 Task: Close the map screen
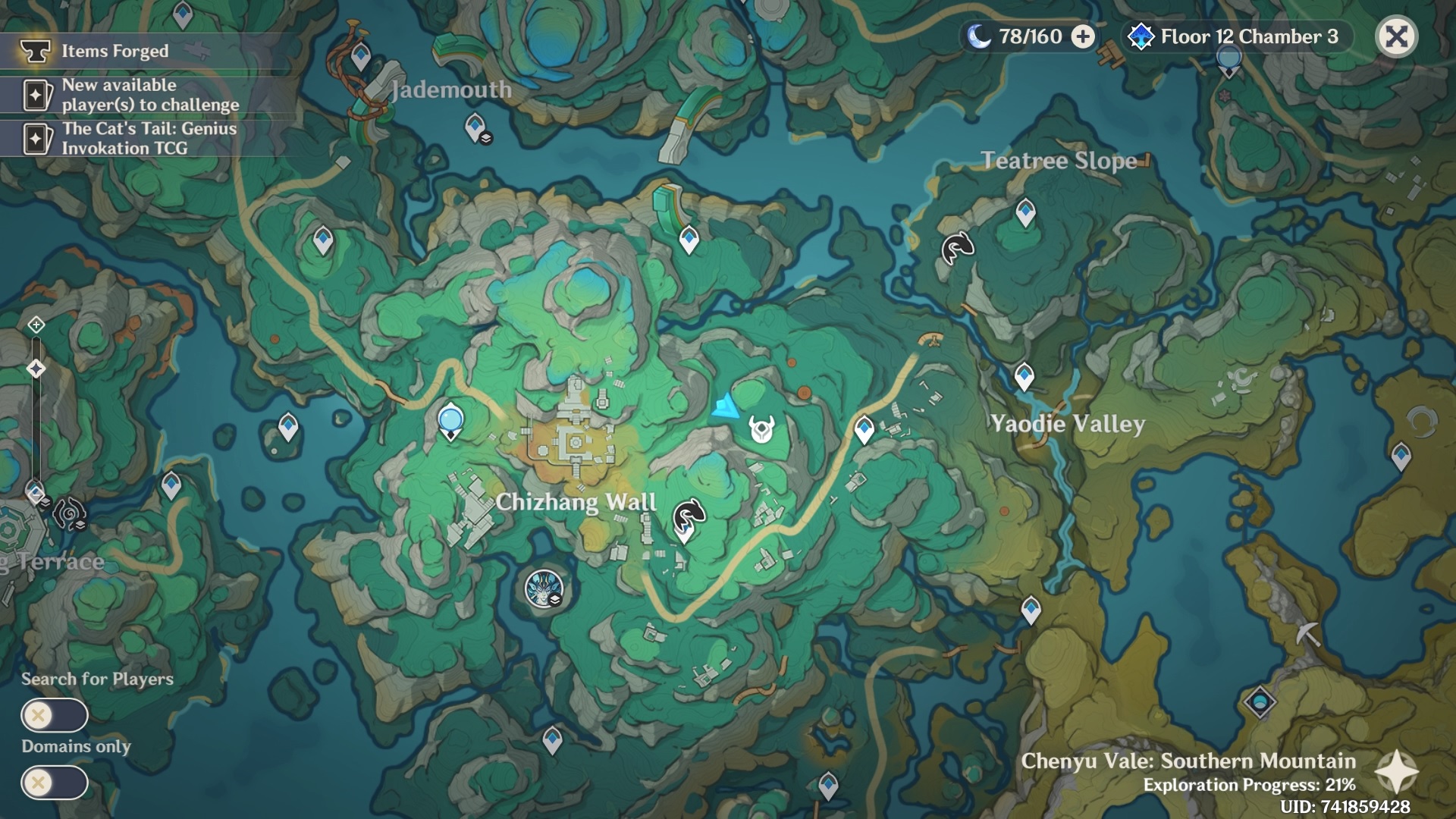coord(1396,36)
